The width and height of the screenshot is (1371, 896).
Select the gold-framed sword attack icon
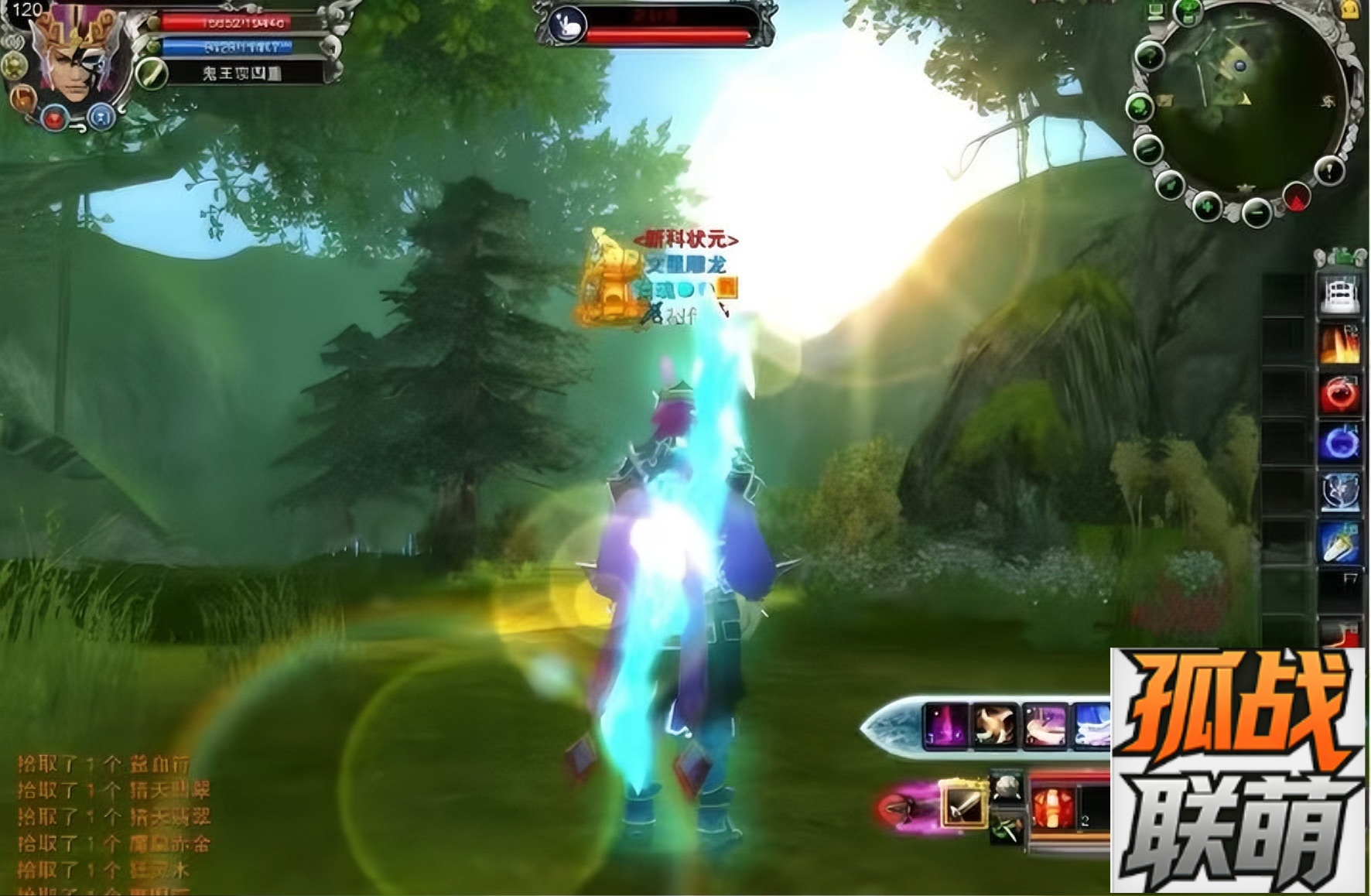coord(962,804)
